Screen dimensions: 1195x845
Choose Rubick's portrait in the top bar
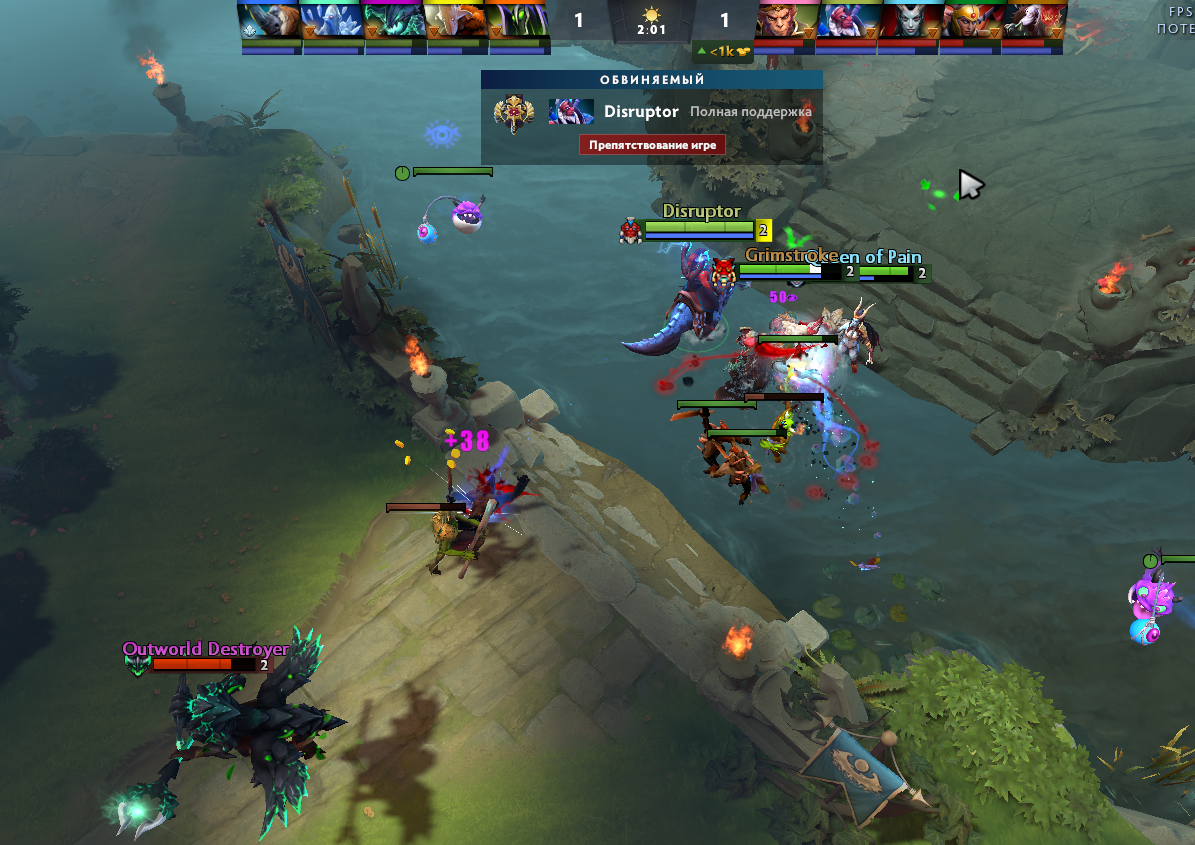518,21
